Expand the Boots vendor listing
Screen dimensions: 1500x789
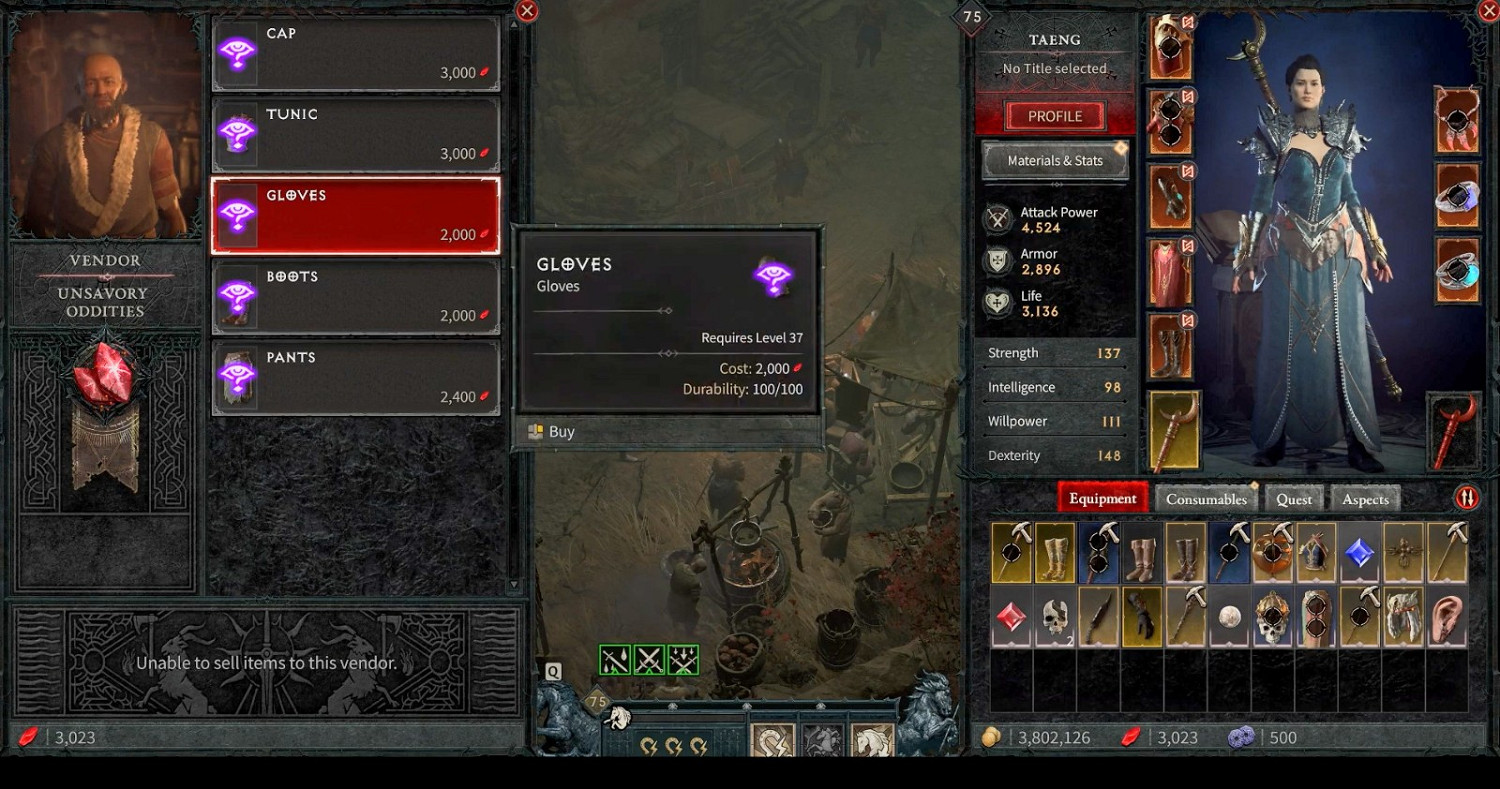(355, 295)
